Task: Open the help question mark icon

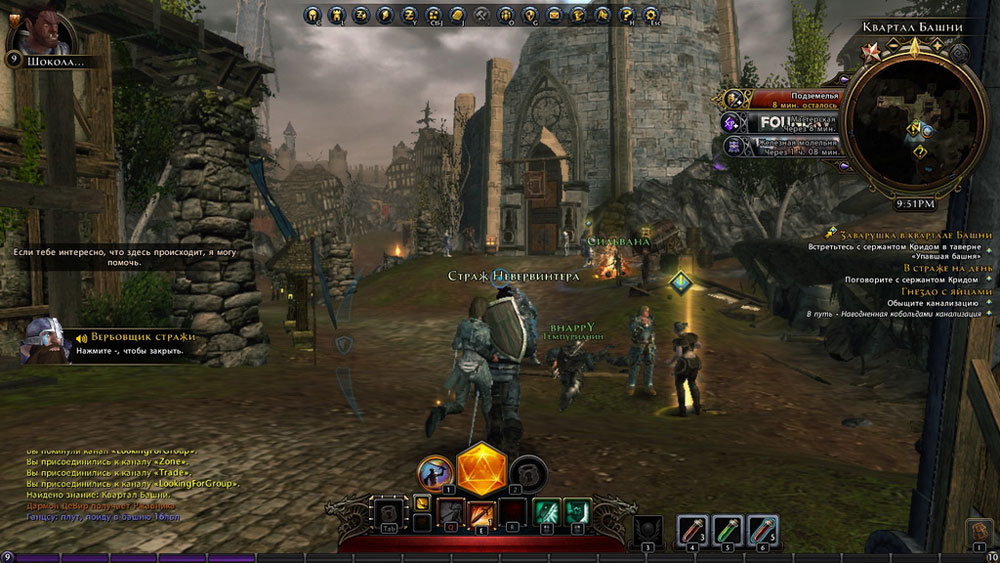Action: pos(628,15)
